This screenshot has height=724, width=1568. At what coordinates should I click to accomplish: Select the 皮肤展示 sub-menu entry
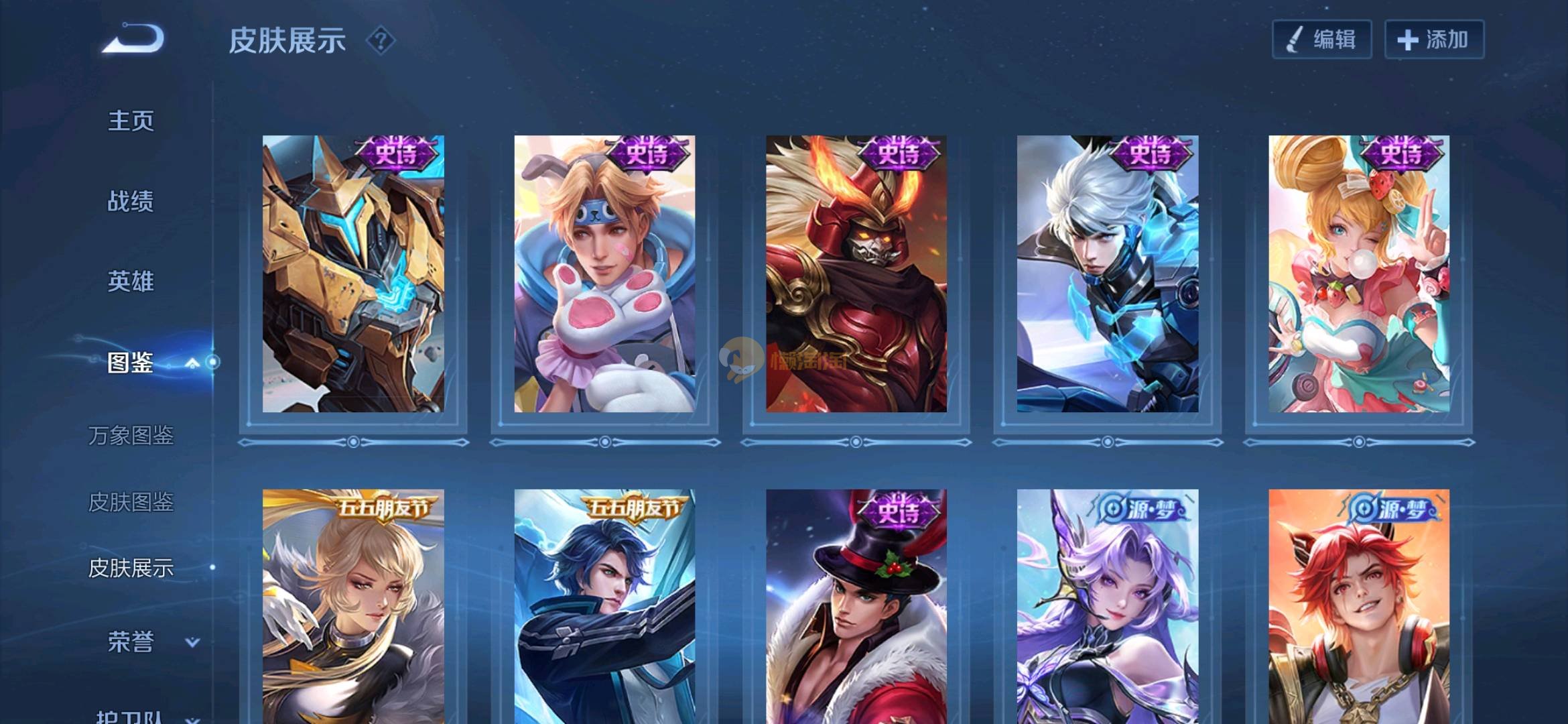tap(131, 568)
